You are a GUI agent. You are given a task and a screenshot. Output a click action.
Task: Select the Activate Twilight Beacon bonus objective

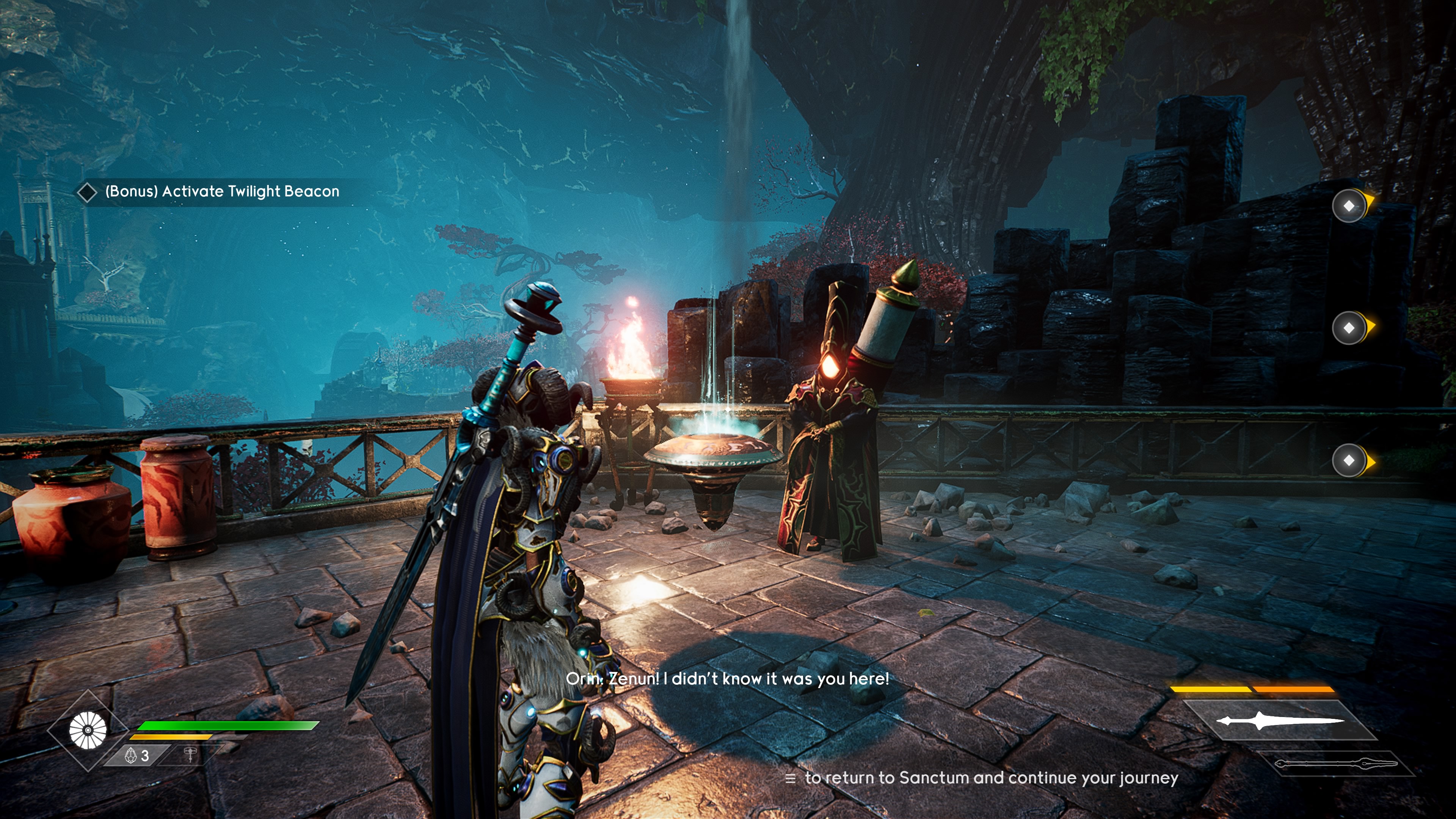pos(221,191)
